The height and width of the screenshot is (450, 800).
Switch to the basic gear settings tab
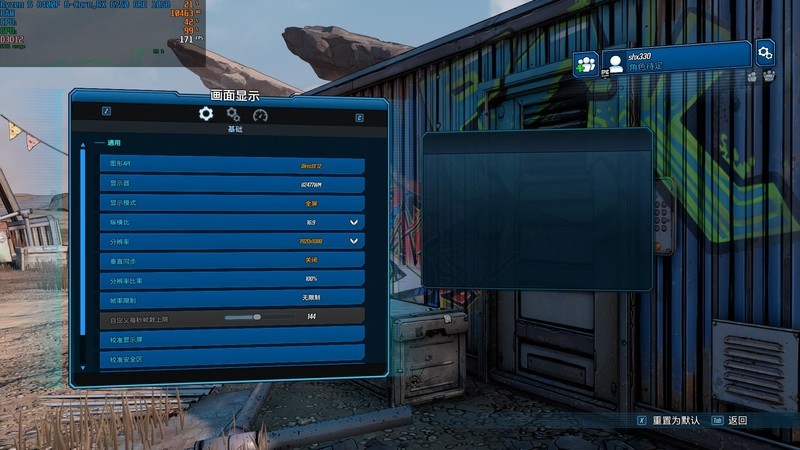point(206,114)
